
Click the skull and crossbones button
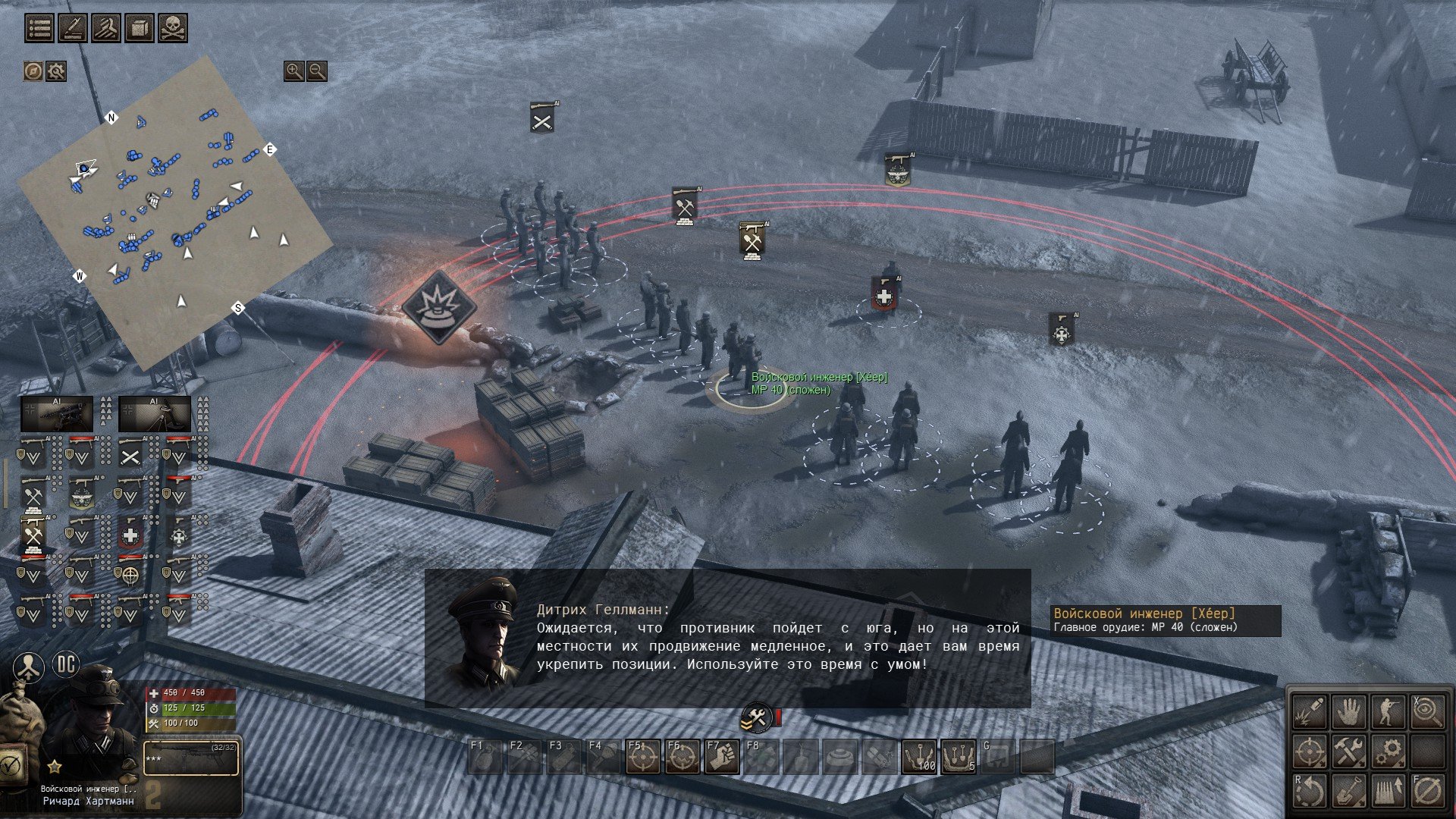173,28
